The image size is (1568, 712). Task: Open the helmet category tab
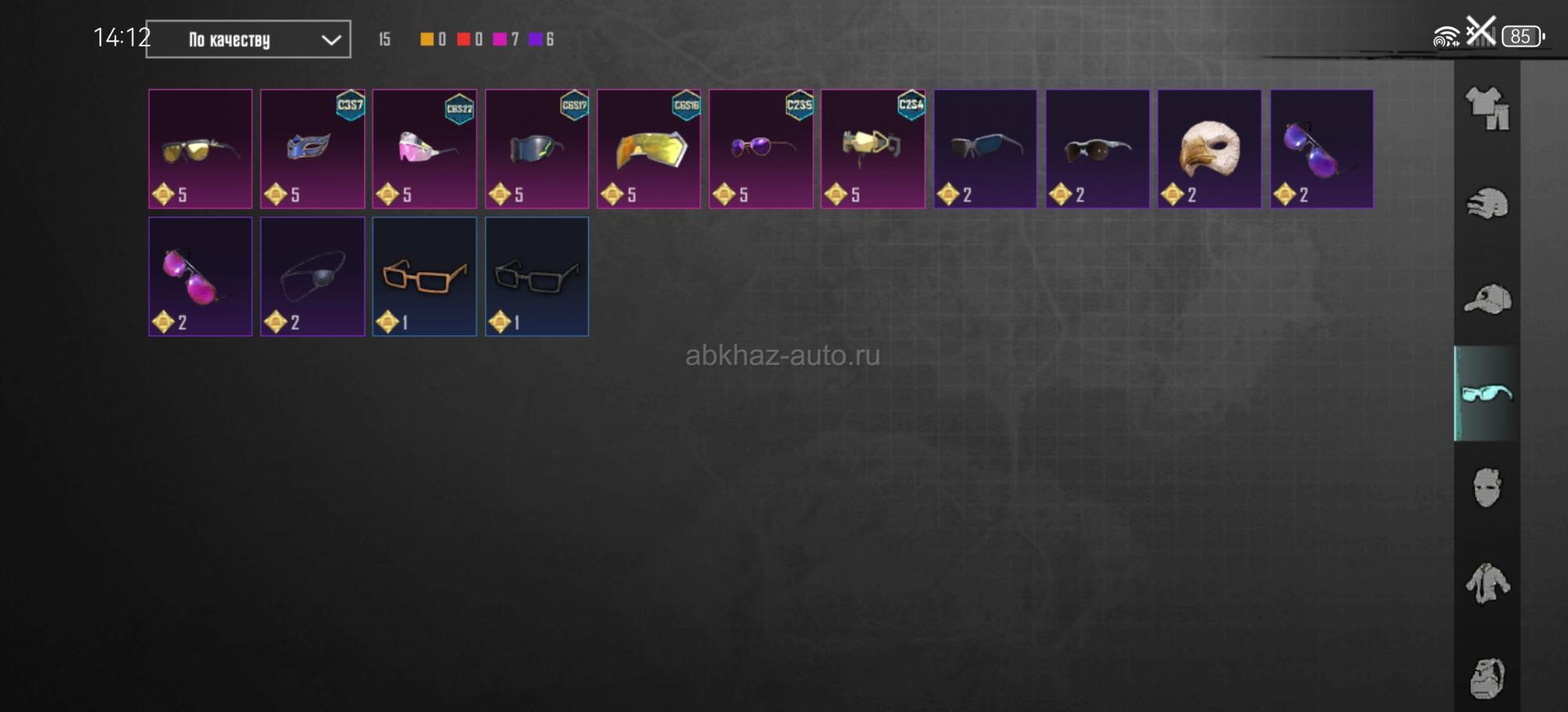tap(1487, 204)
